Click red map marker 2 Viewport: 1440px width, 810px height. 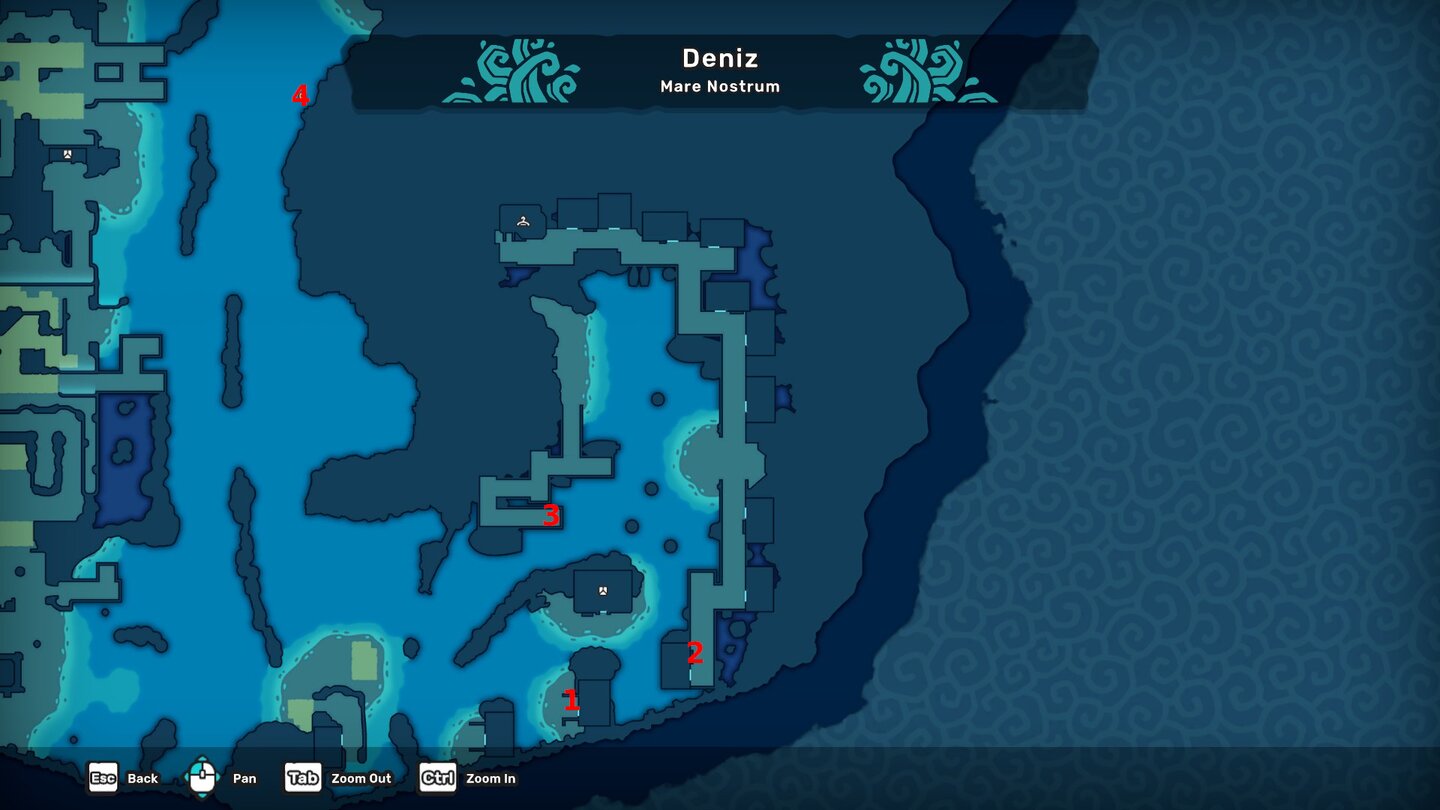(x=694, y=653)
